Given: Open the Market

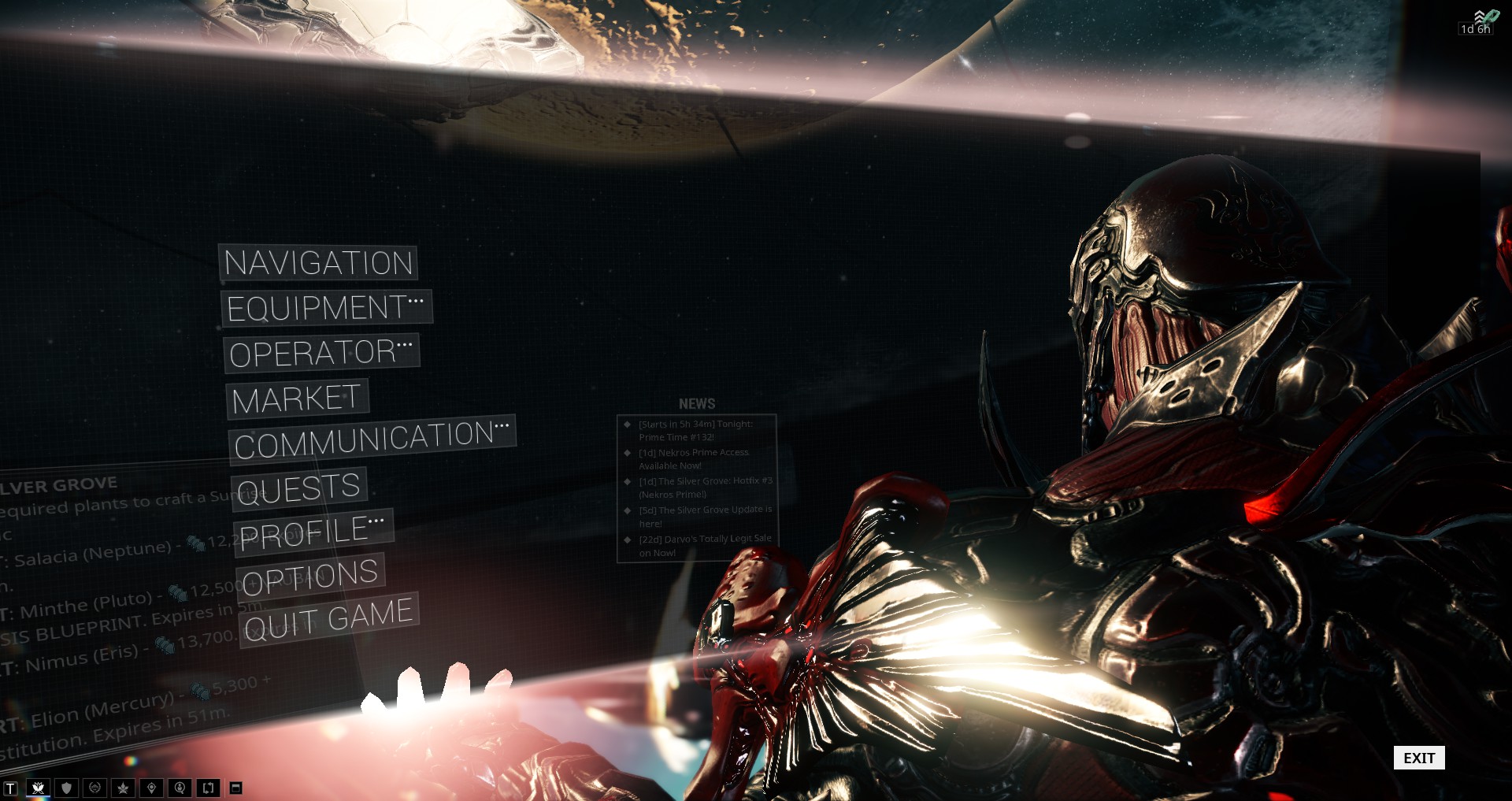Looking at the screenshot, I should (x=297, y=399).
